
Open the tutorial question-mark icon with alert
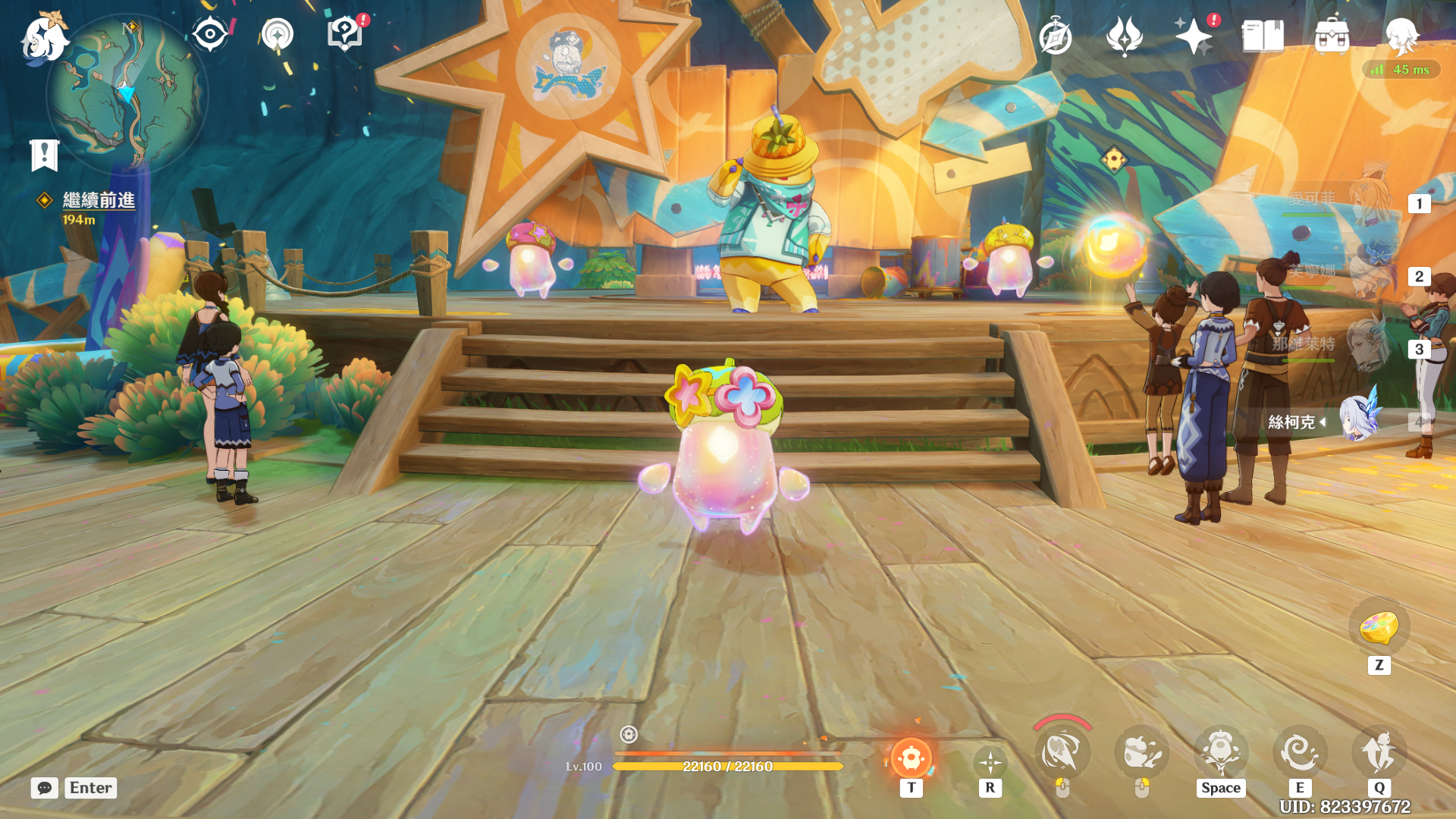pos(345,34)
